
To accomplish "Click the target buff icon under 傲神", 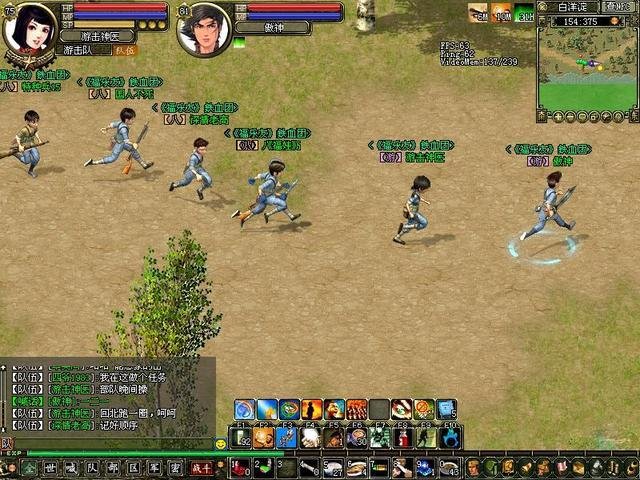I will [x=239, y=43].
